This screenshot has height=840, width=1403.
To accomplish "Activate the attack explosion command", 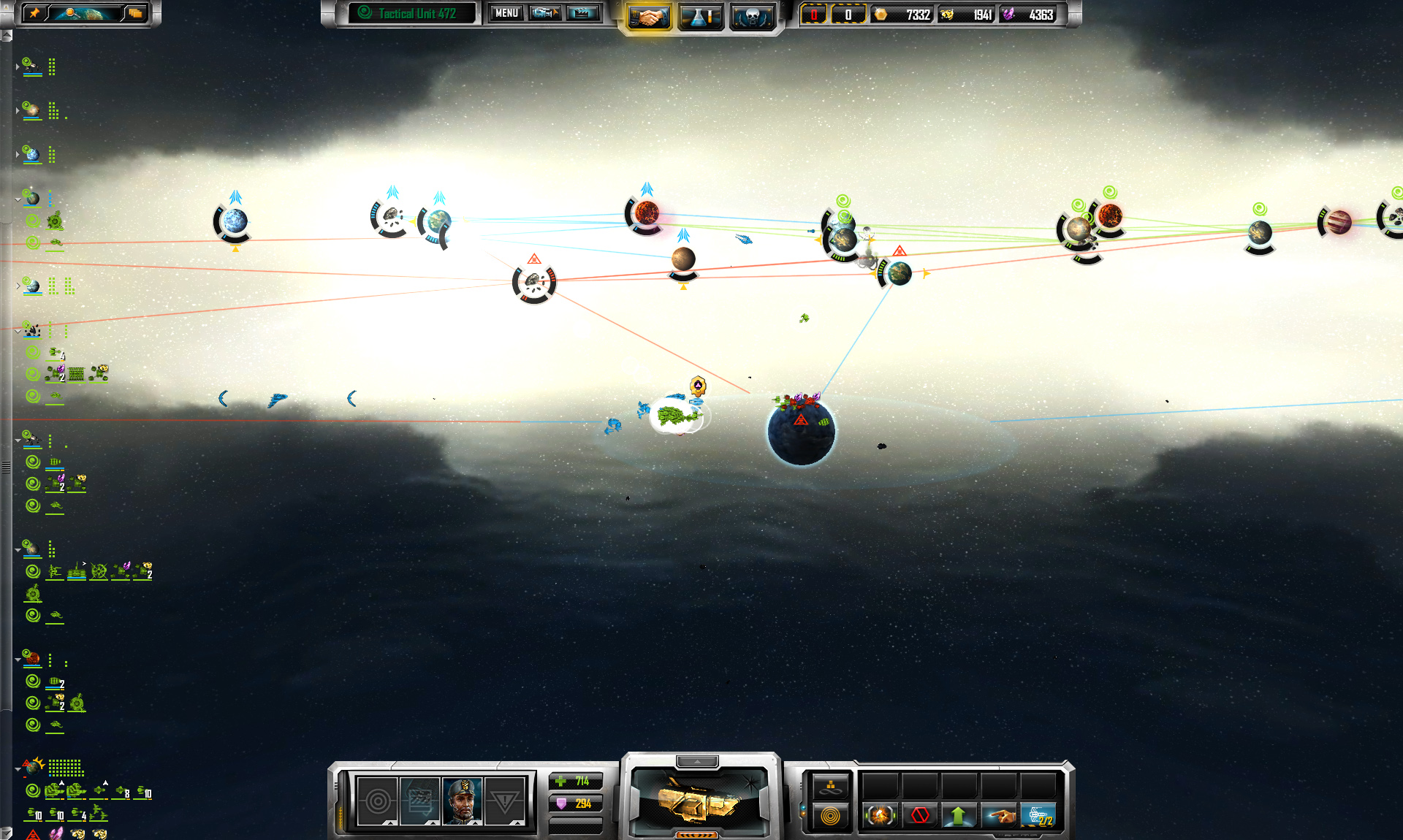I will pos(881,814).
